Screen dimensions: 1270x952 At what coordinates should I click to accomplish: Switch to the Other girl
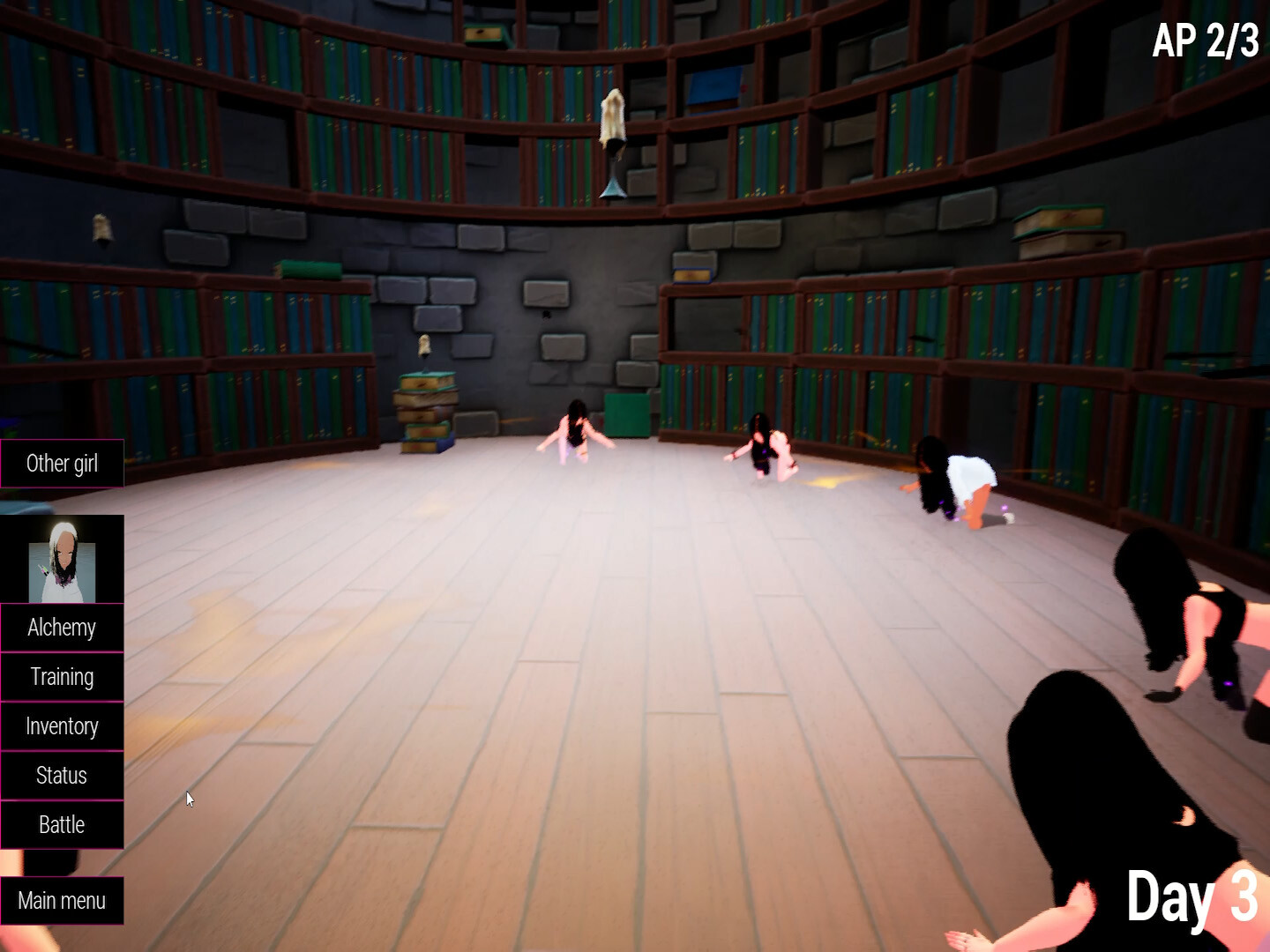pyautogui.click(x=62, y=463)
